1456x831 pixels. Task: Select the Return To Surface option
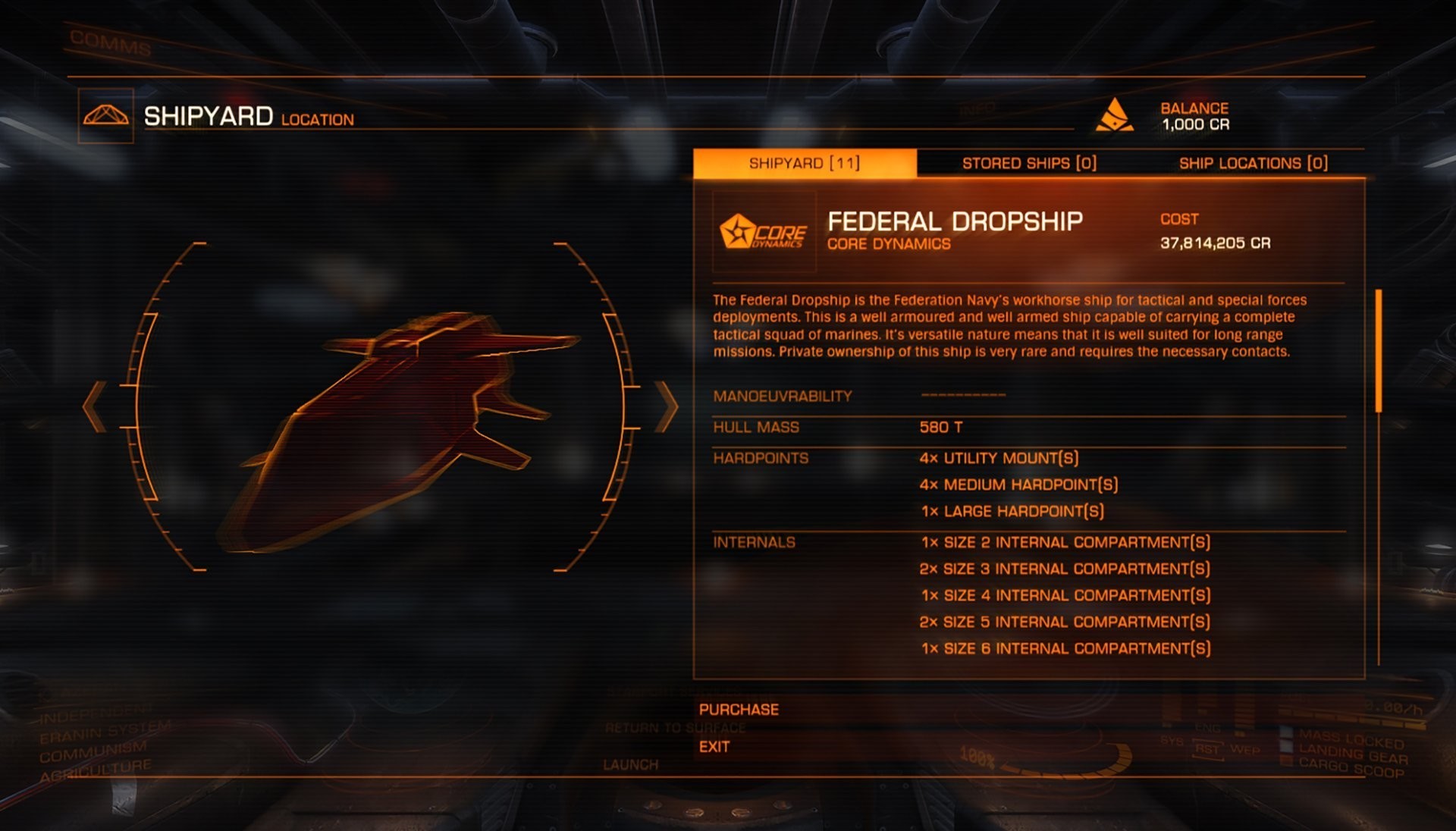click(x=673, y=728)
